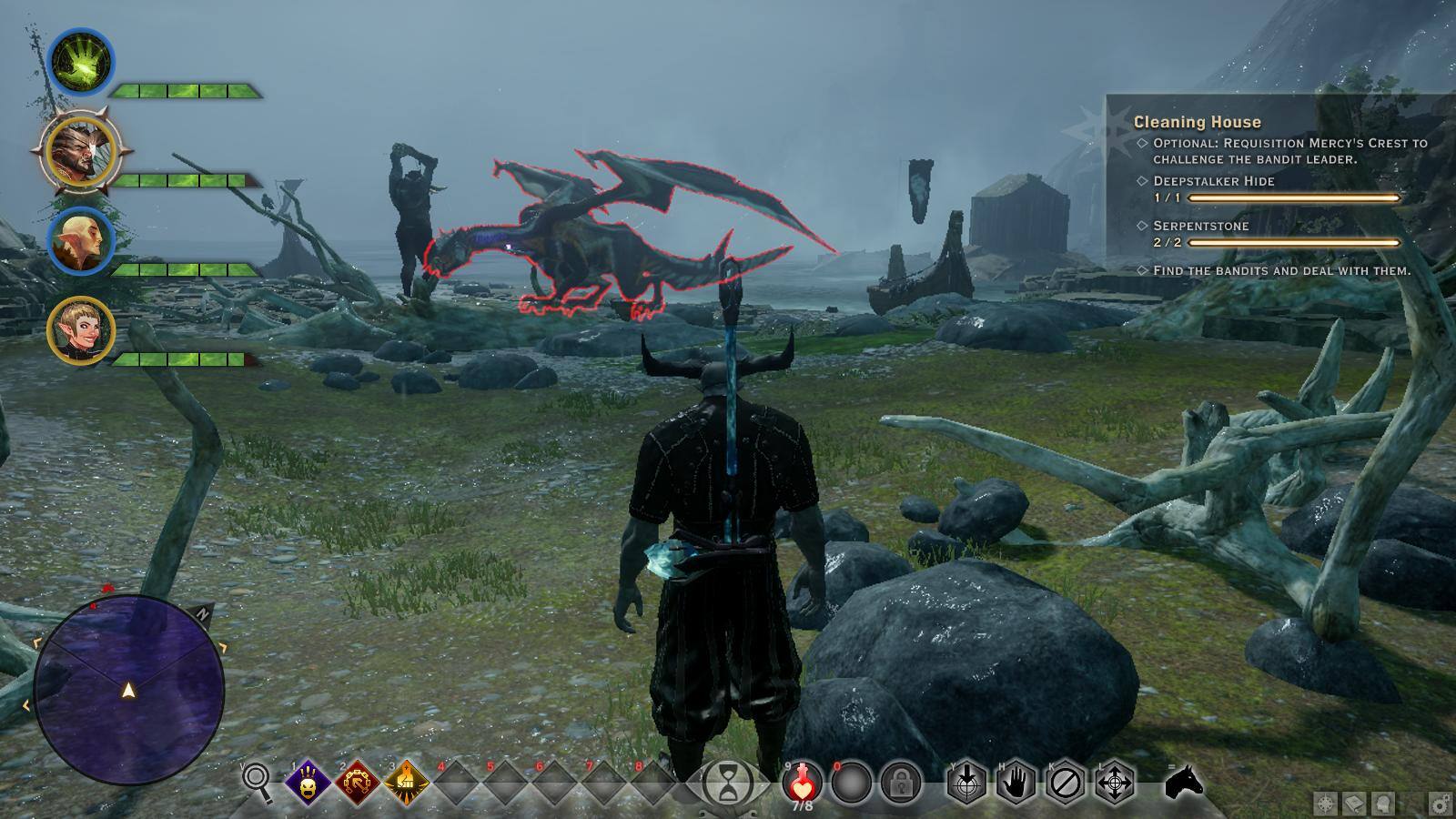Summon the mount with the horse icon
1456x819 pixels.
coord(1184,781)
